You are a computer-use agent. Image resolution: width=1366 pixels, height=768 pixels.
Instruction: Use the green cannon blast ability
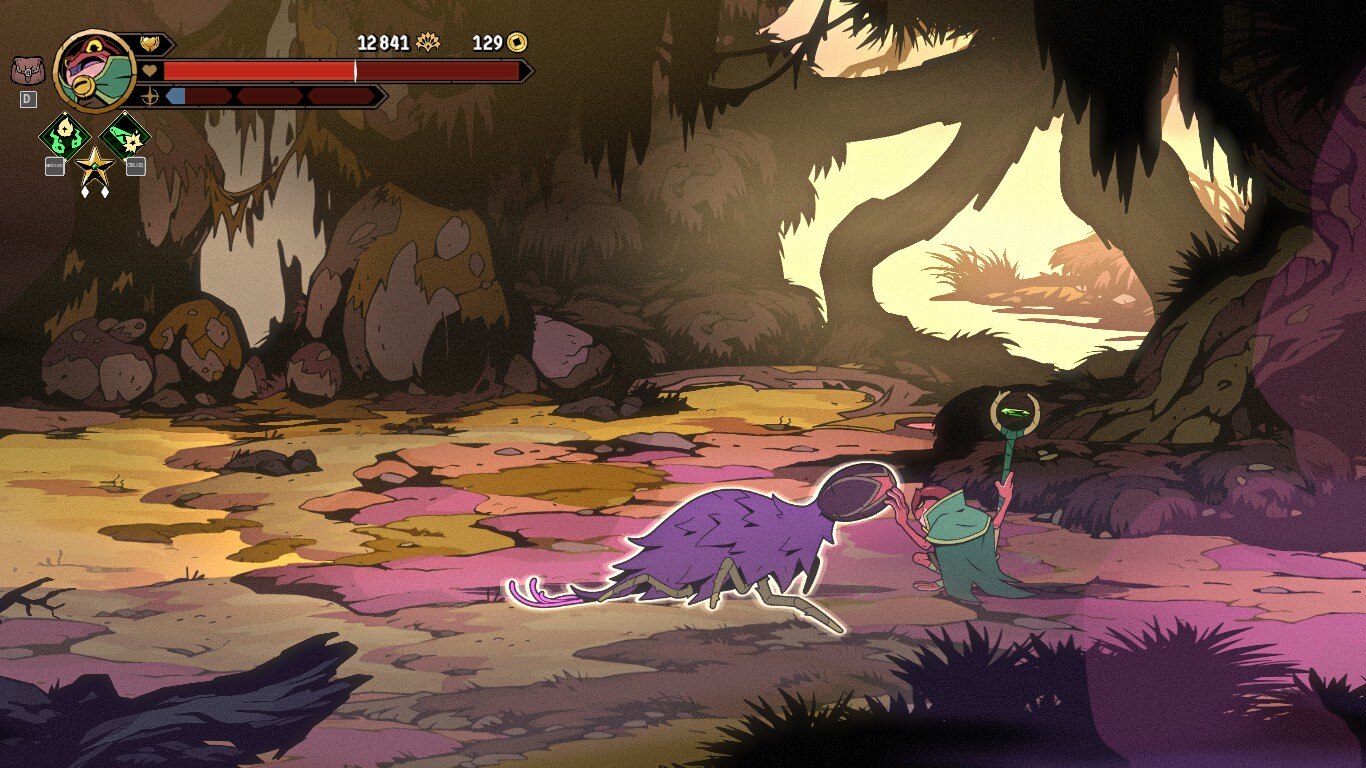click(x=126, y=136)
